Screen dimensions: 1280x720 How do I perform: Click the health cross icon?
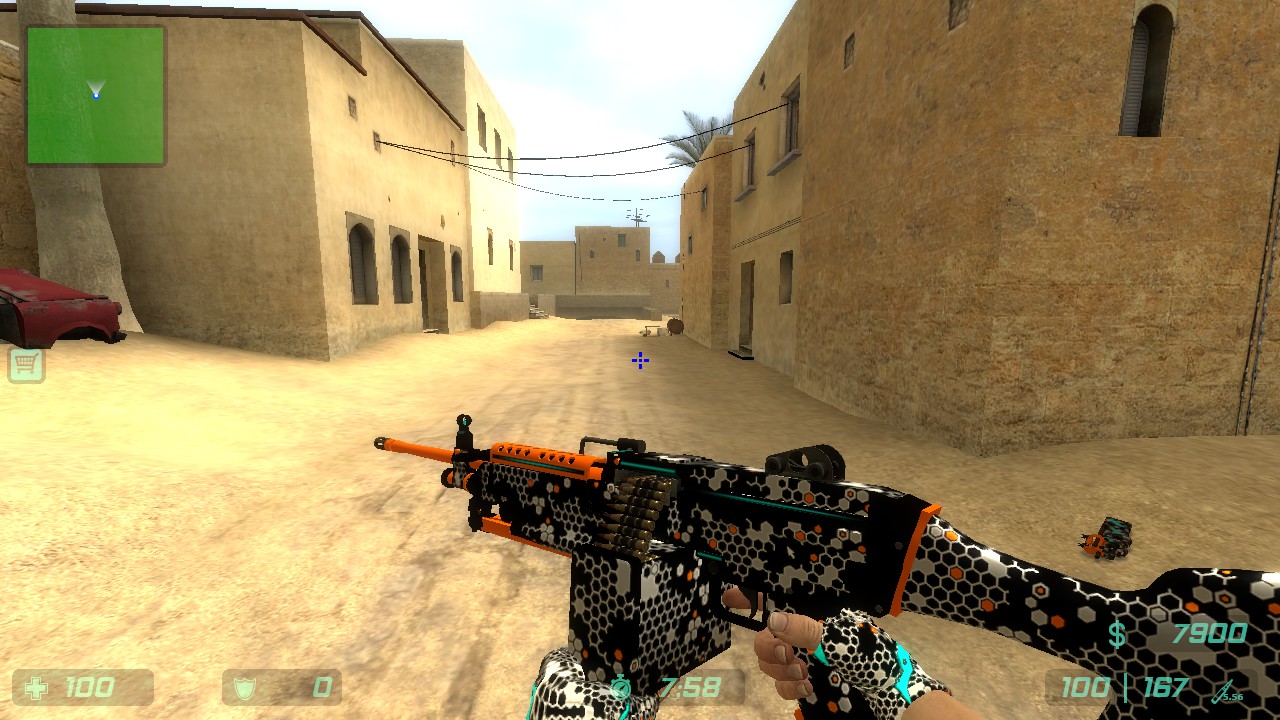pos(36,687)
